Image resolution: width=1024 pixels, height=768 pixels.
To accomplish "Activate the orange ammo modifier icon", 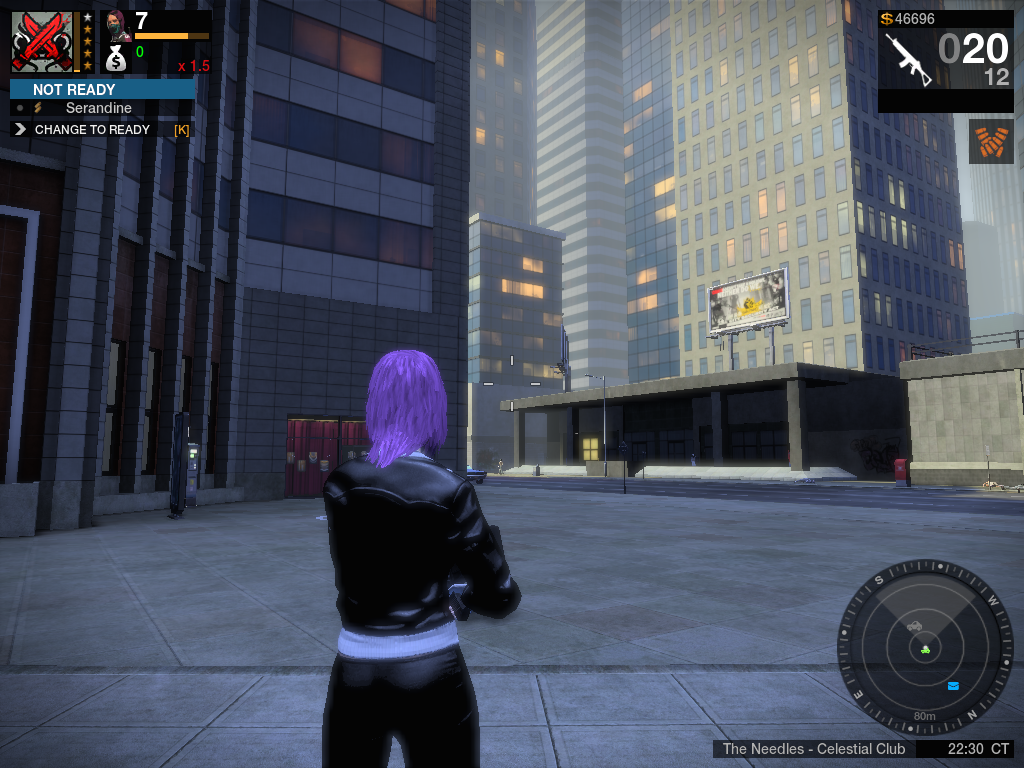I will point(991,141).
